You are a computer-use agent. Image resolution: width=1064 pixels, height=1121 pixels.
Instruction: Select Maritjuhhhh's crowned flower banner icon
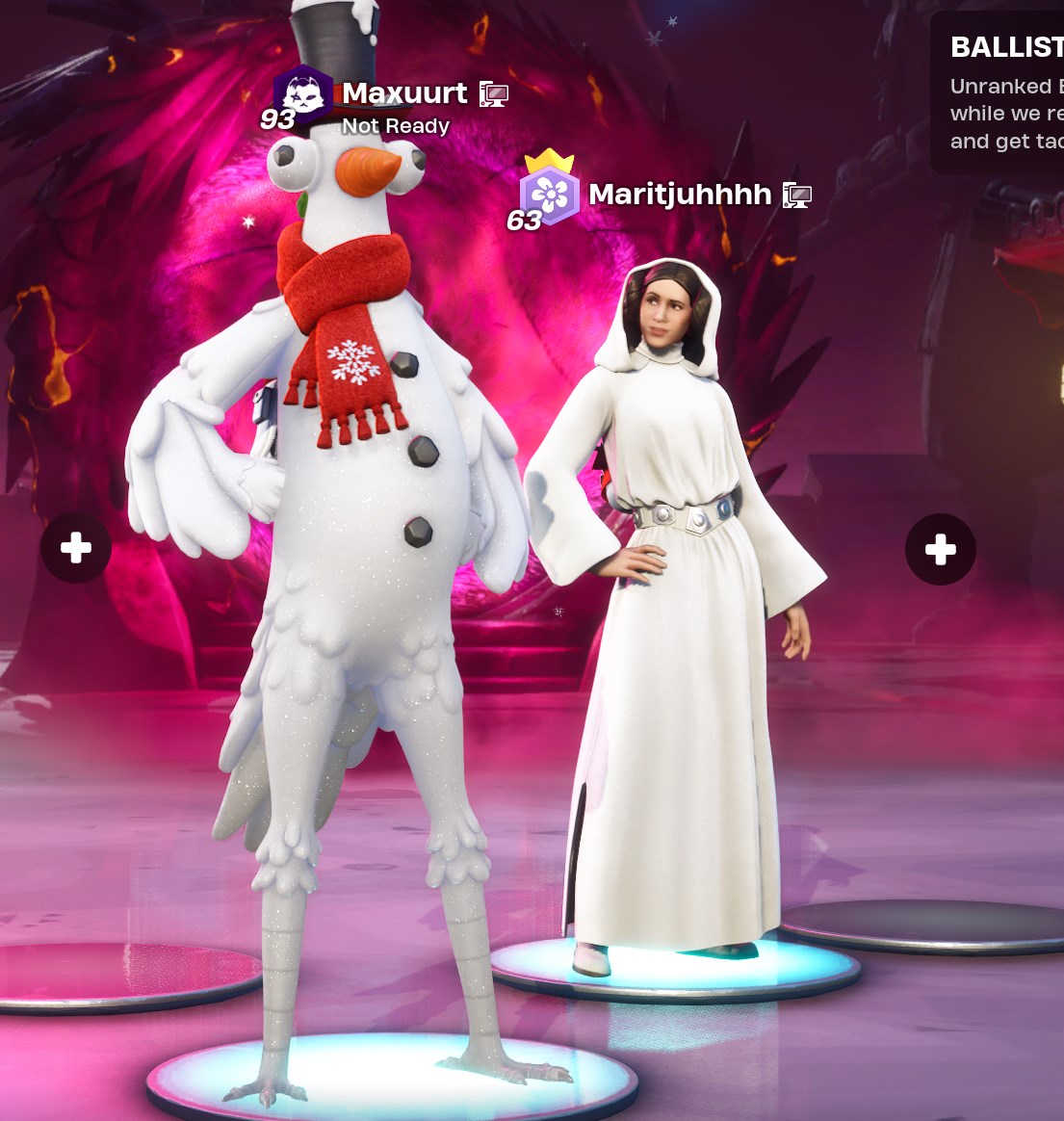[x=549, y=195]
